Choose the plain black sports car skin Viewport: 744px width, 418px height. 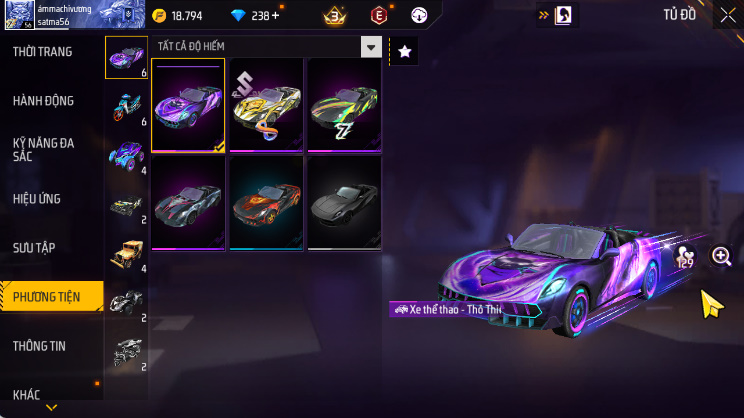click(344, 201)
